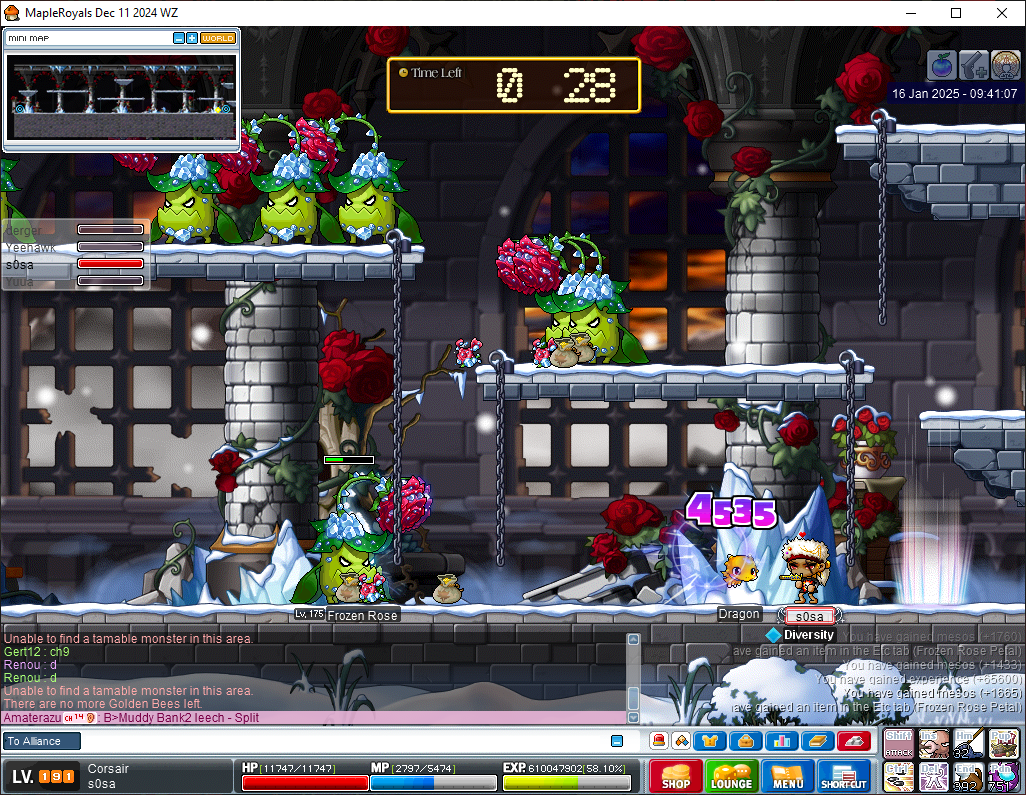Enter the green LOUNGE button

731,776
